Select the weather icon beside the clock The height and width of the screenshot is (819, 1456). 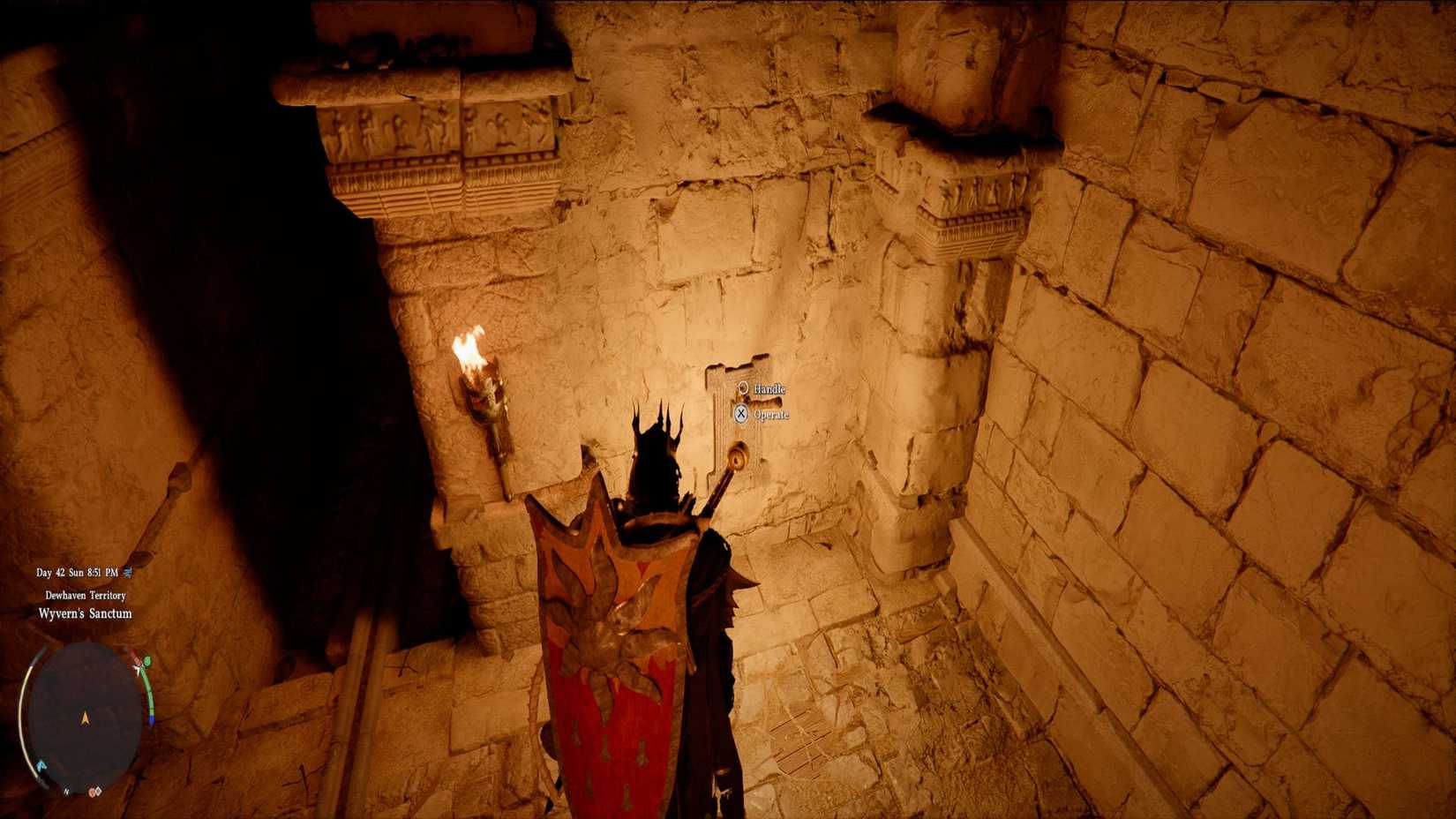[x=127, y=572]
